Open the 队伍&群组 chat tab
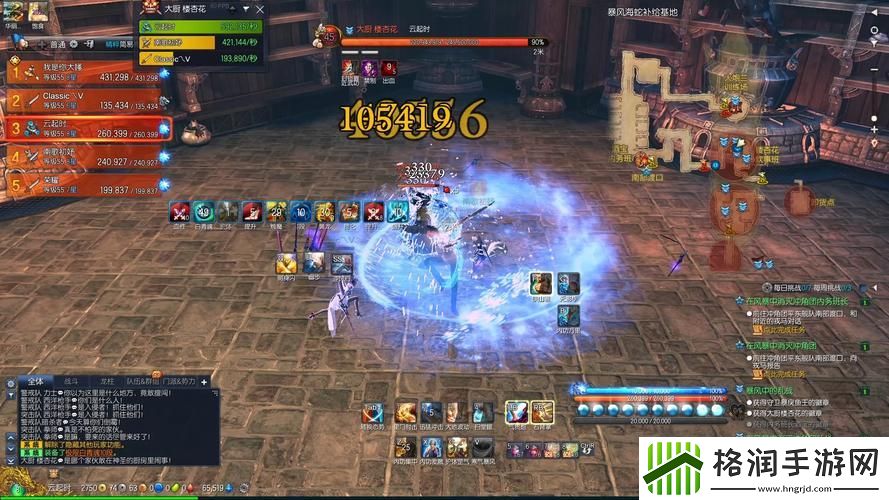 pos(140,381)
